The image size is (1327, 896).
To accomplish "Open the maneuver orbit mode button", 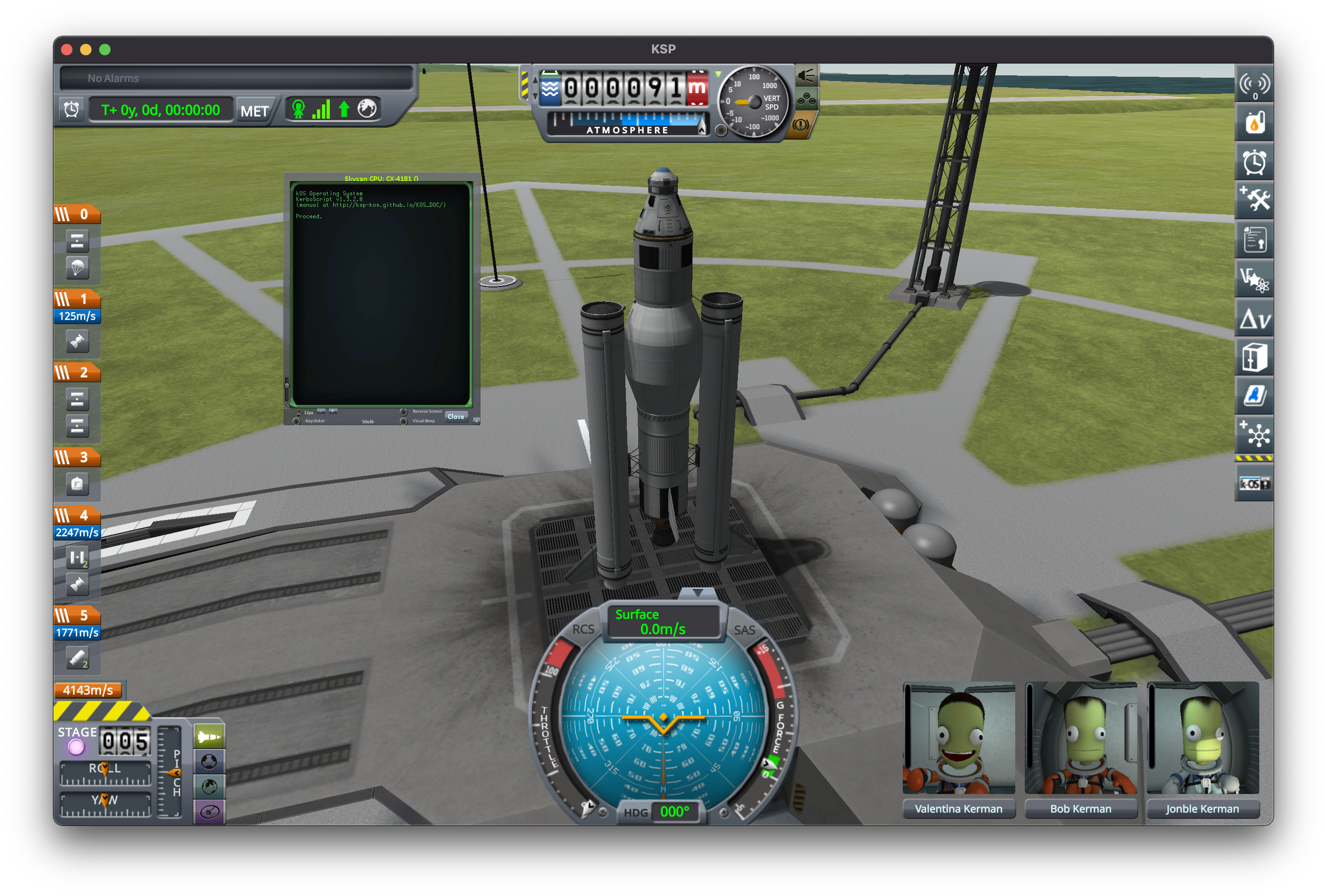I will pyautogui.click(x=209, y=812).
